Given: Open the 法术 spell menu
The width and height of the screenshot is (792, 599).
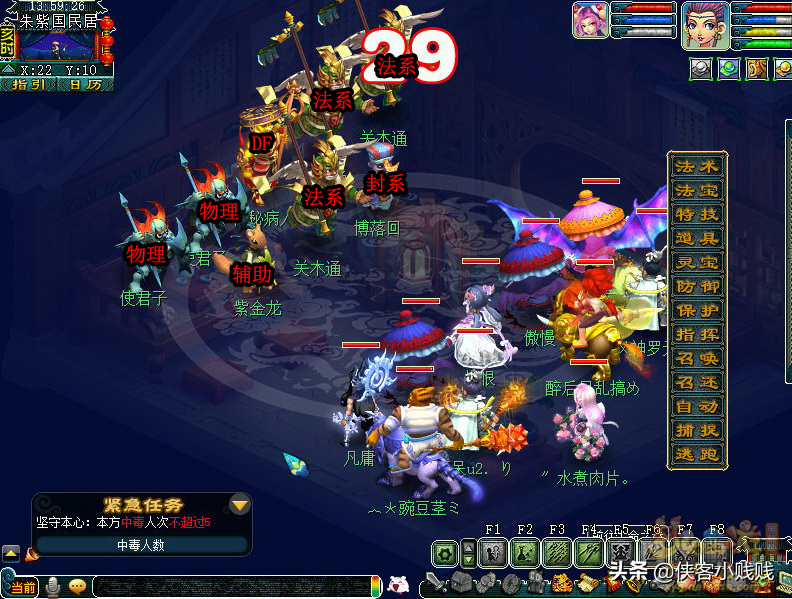Looking at the screenshot, I should (x=696, y=166).
